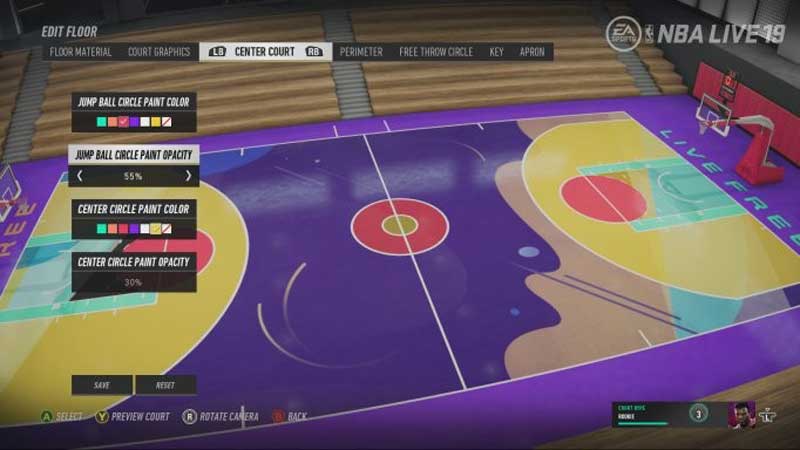This screenshot has width=800, height=450.
Task: Reset the floor edits
Action: point(165,384)
